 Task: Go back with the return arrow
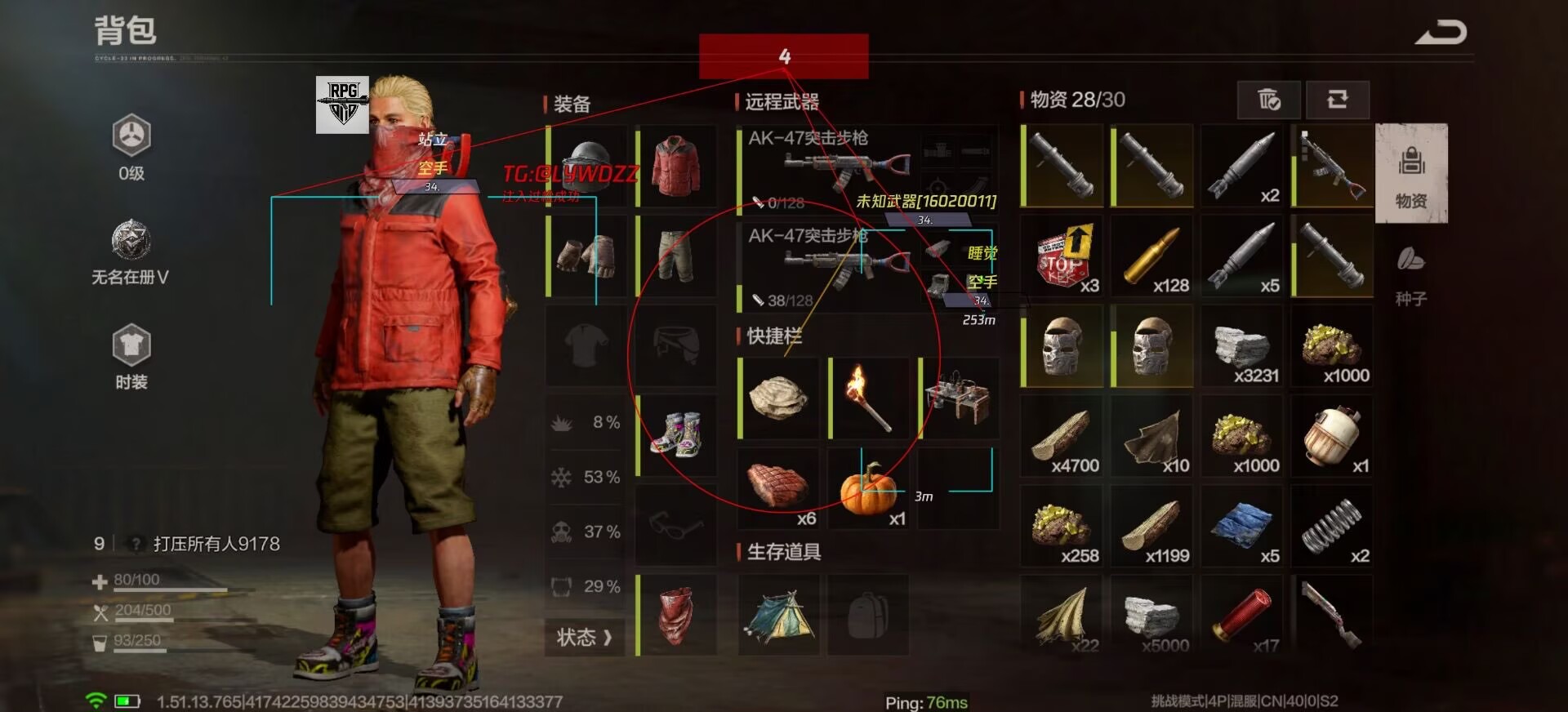click(1441, 33)
